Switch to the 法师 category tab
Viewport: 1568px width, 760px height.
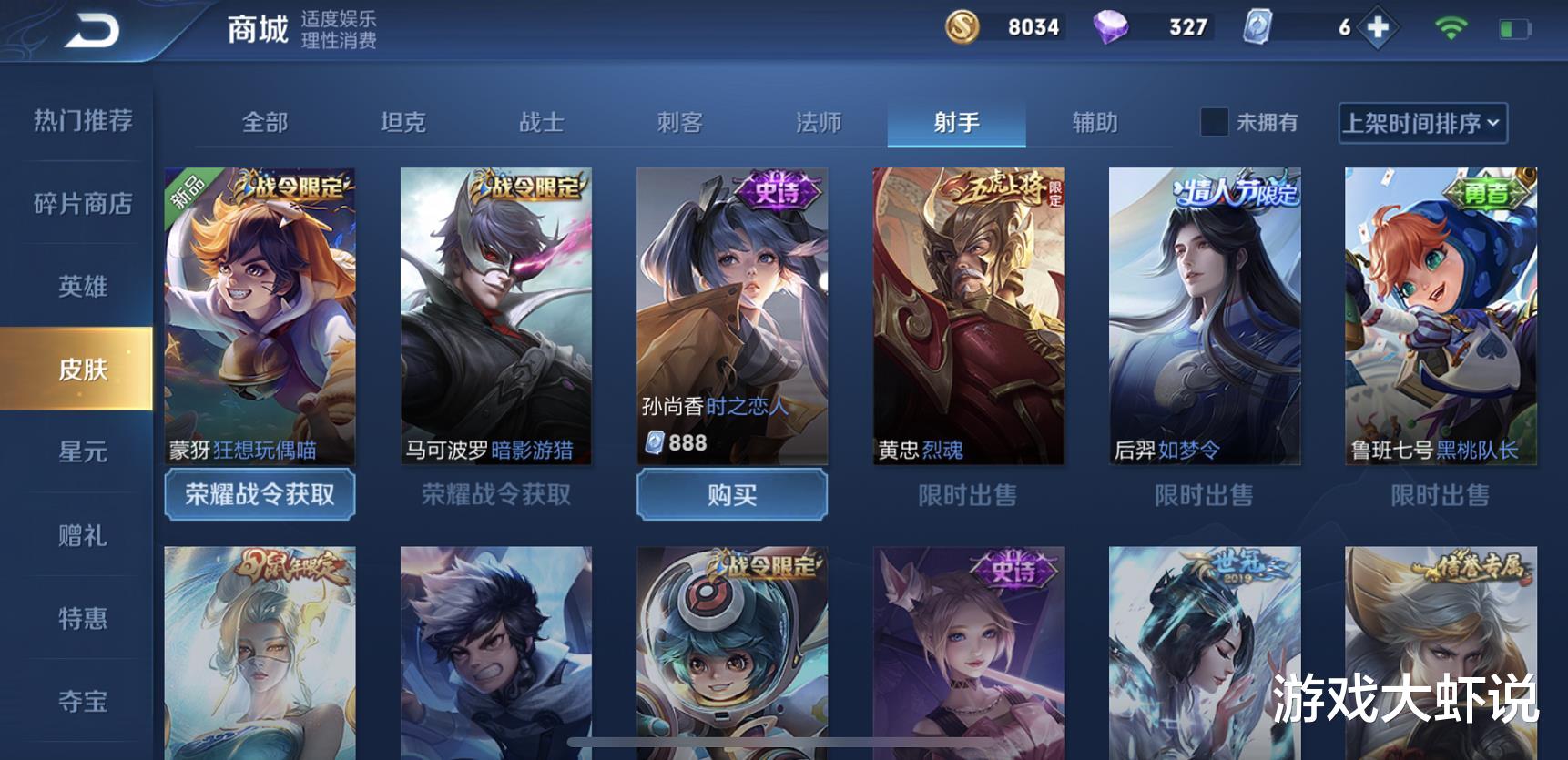[x=819, y=120]
